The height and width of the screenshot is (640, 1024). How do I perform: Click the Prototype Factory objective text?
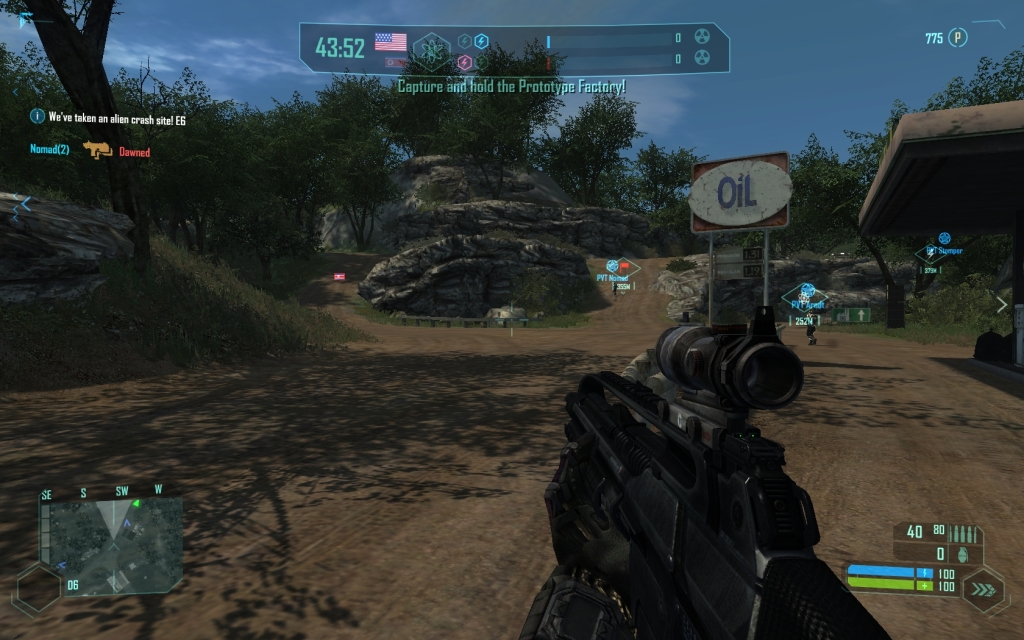click(511, 87)
